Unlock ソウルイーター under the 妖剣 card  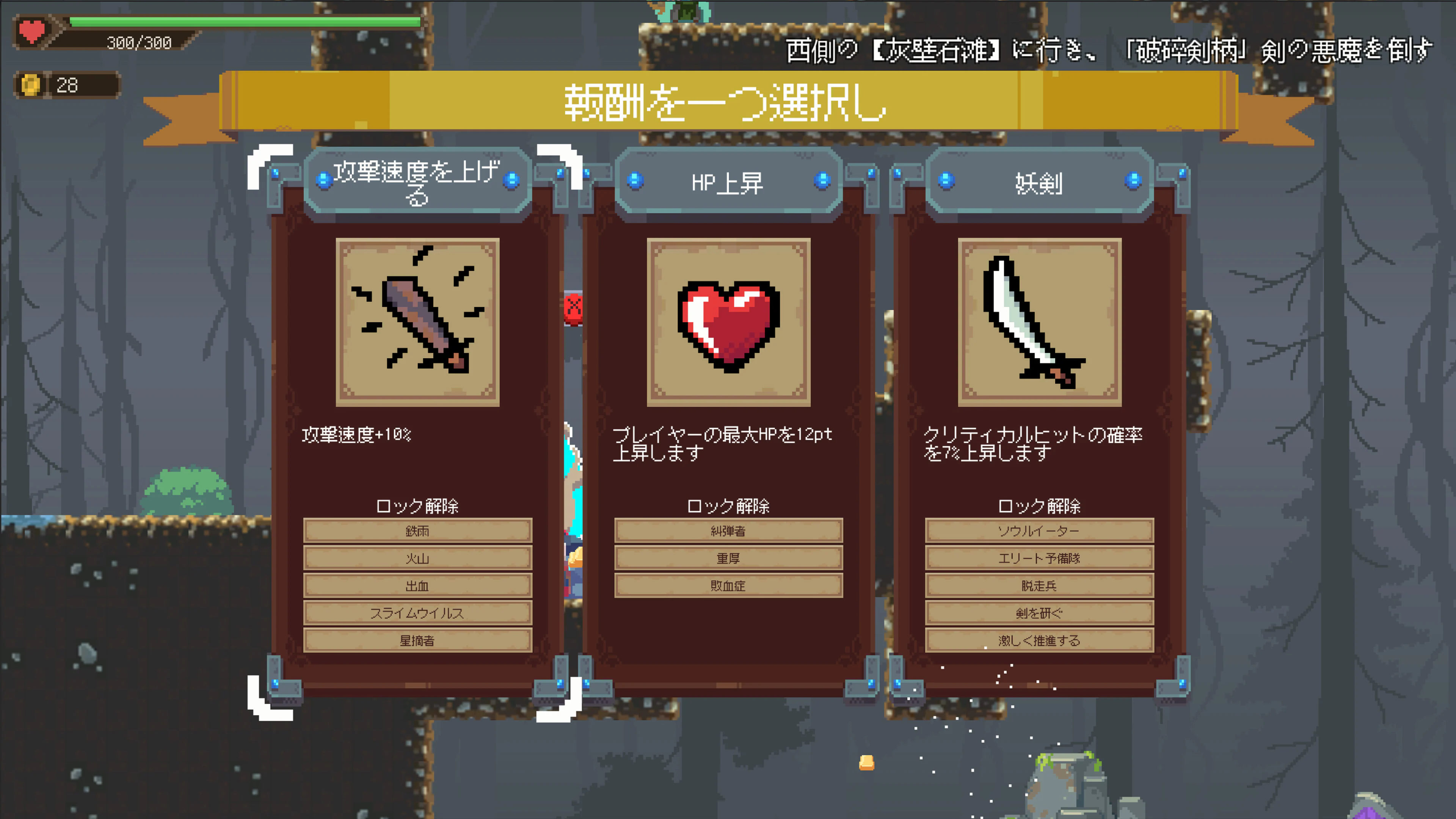[1039, 530]
